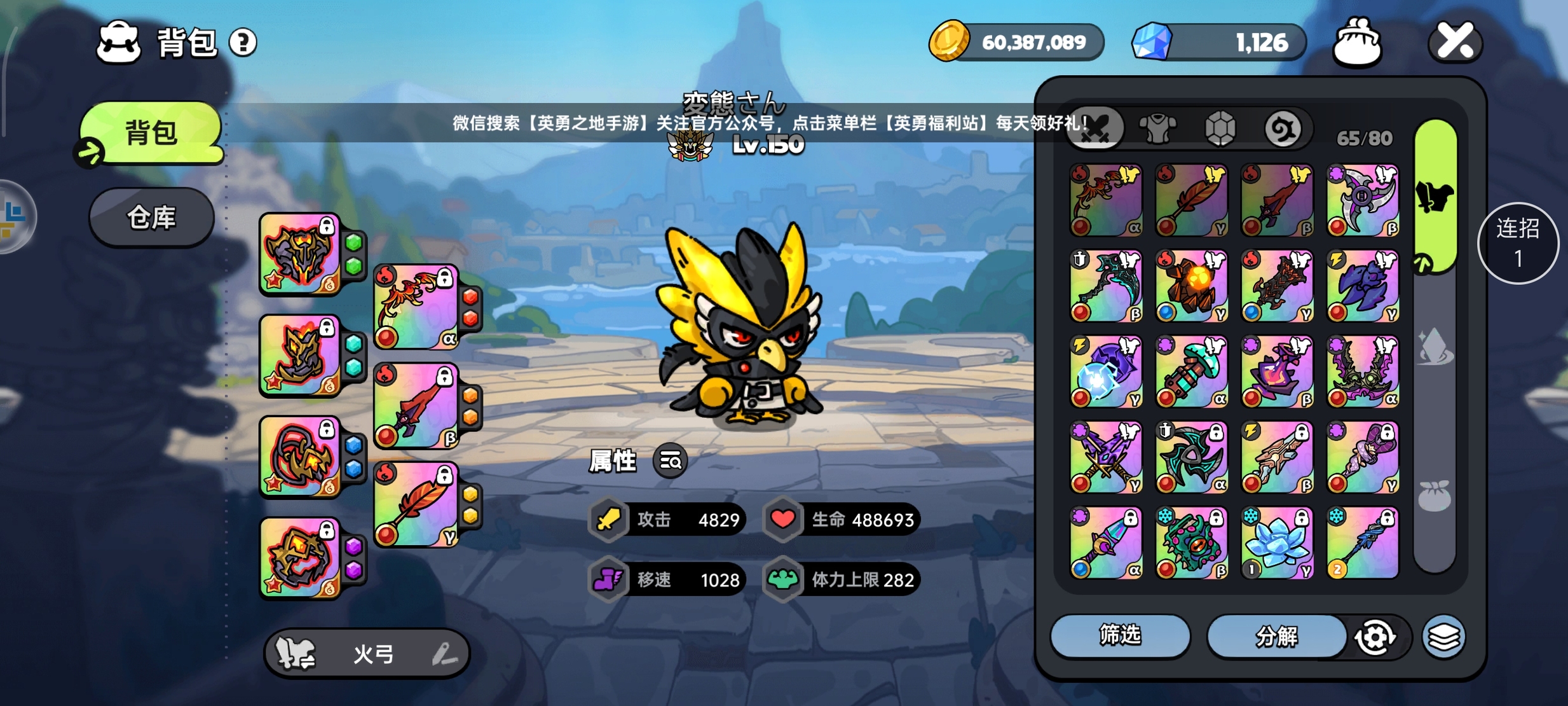
Task: Open the gear settings beside 分解
Action: pos(1375,637)
